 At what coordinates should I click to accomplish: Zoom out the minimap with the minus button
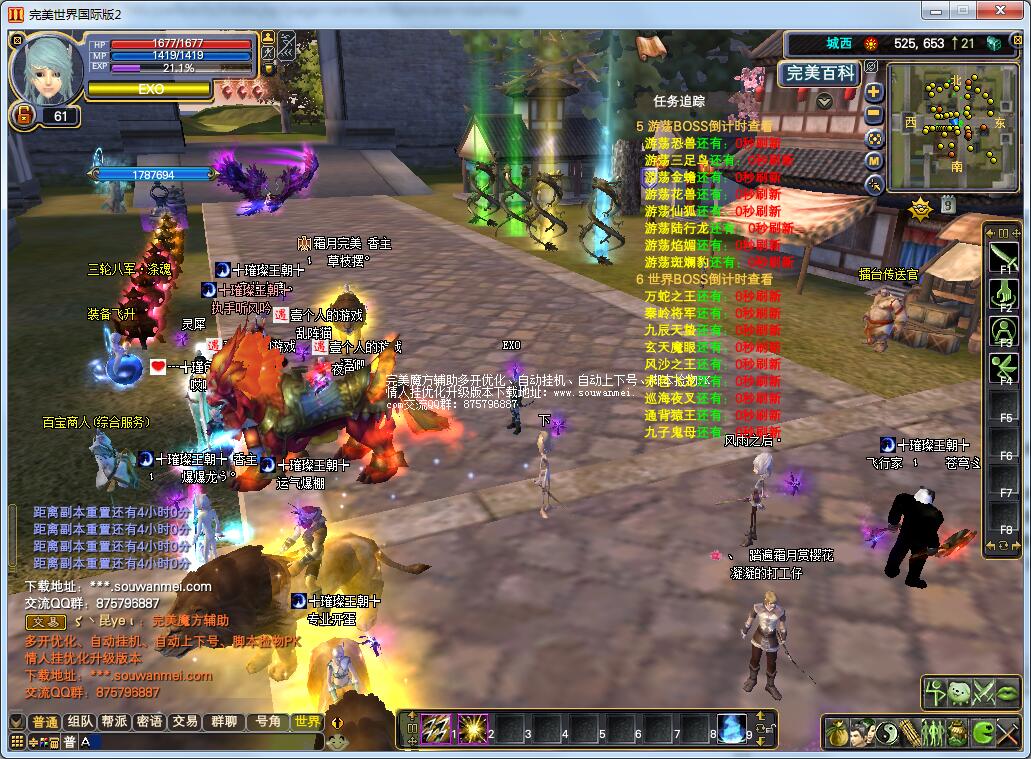874,115
